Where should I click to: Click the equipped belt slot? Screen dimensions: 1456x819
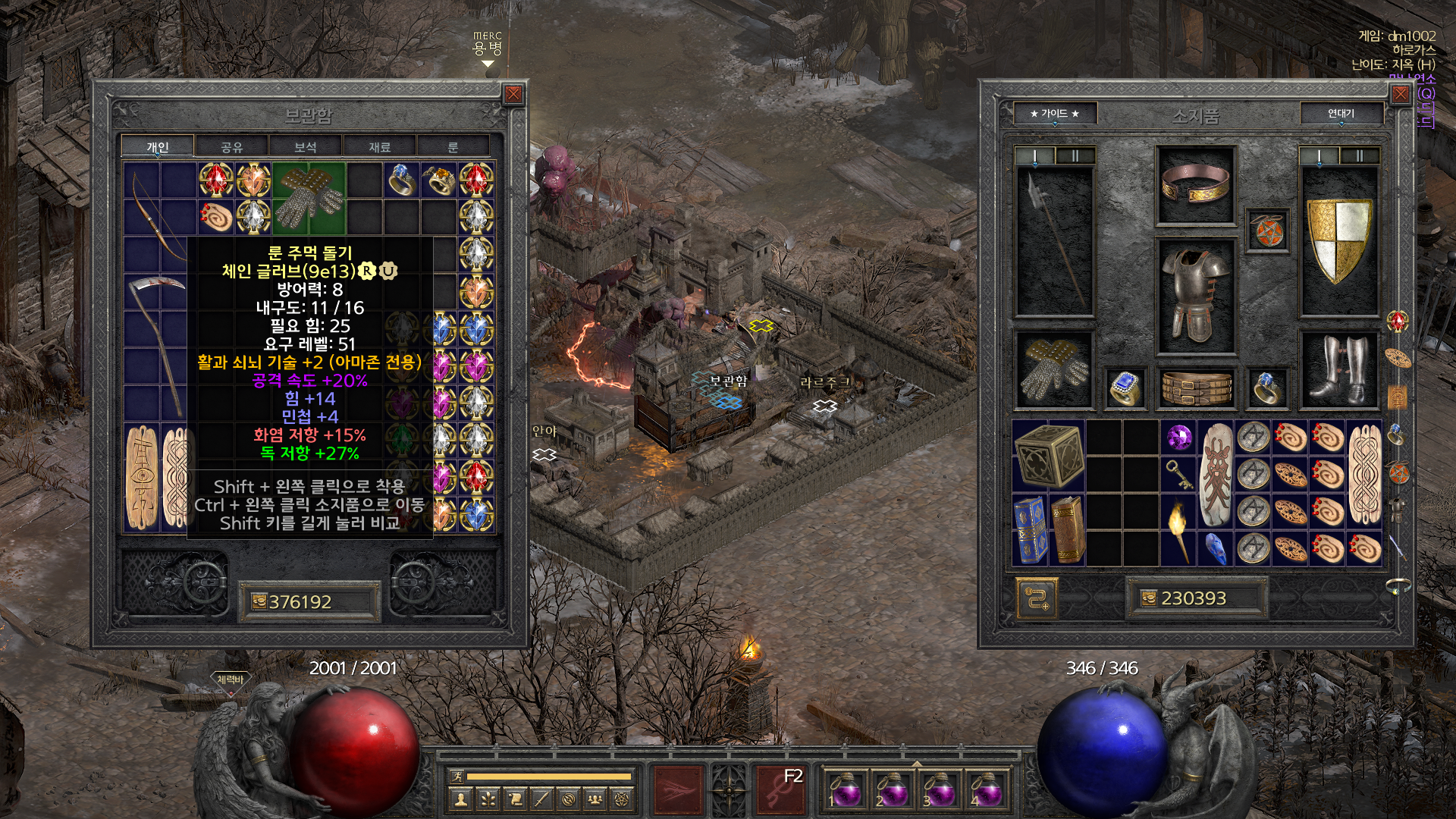click(x=1196, y=388)
